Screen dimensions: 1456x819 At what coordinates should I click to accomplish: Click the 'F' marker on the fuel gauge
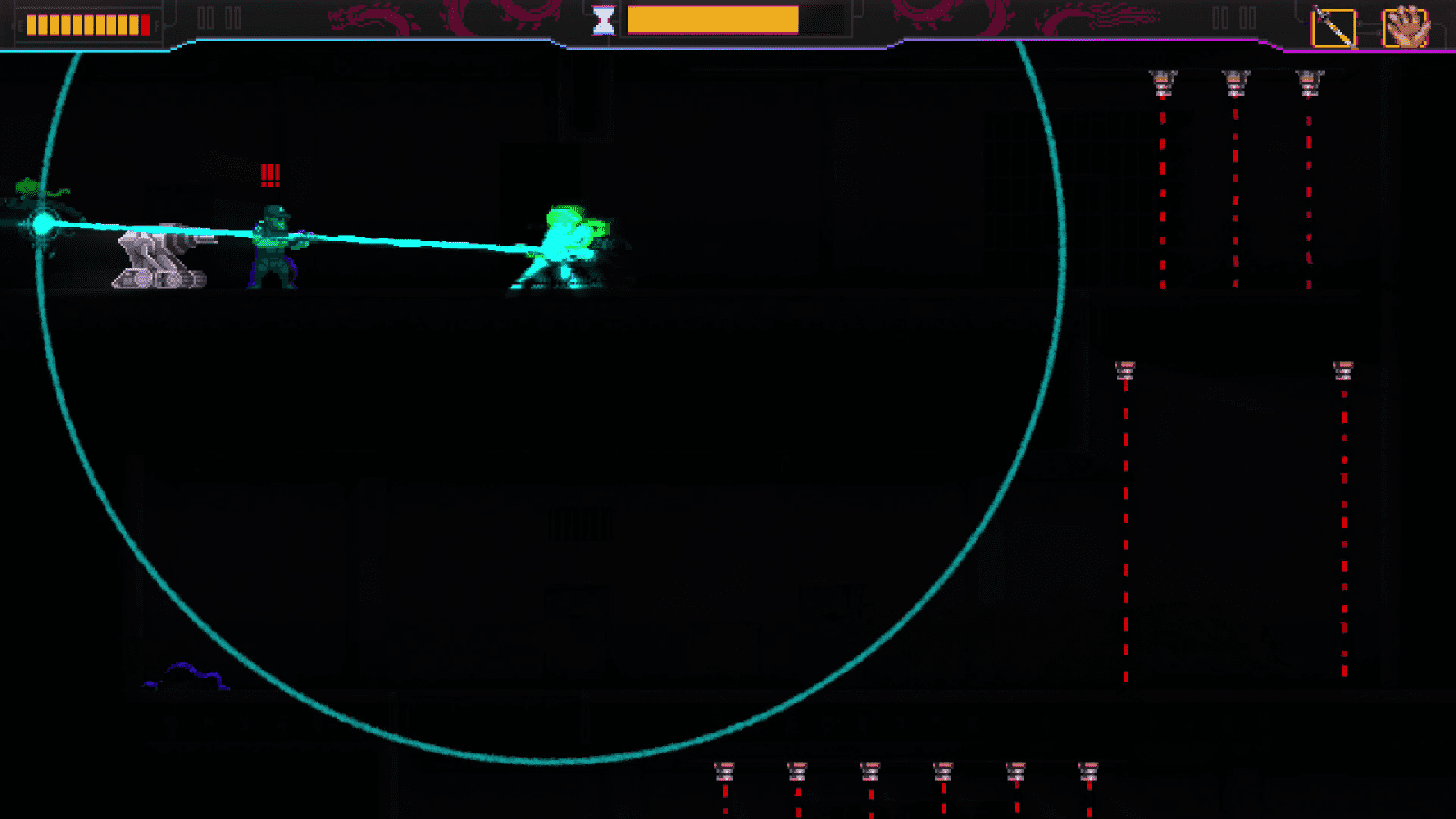[157, 25]
